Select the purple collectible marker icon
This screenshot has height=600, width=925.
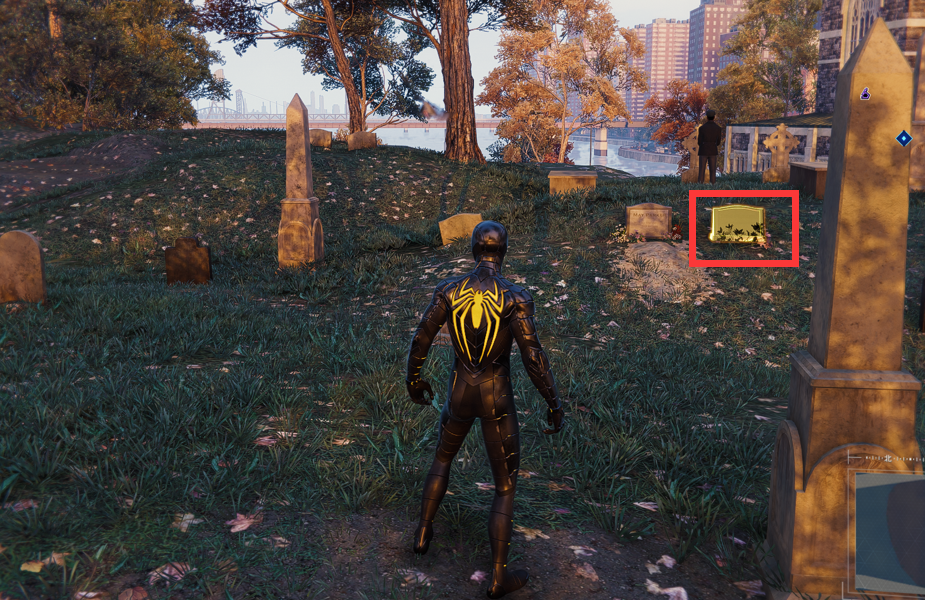click(865, 94)
